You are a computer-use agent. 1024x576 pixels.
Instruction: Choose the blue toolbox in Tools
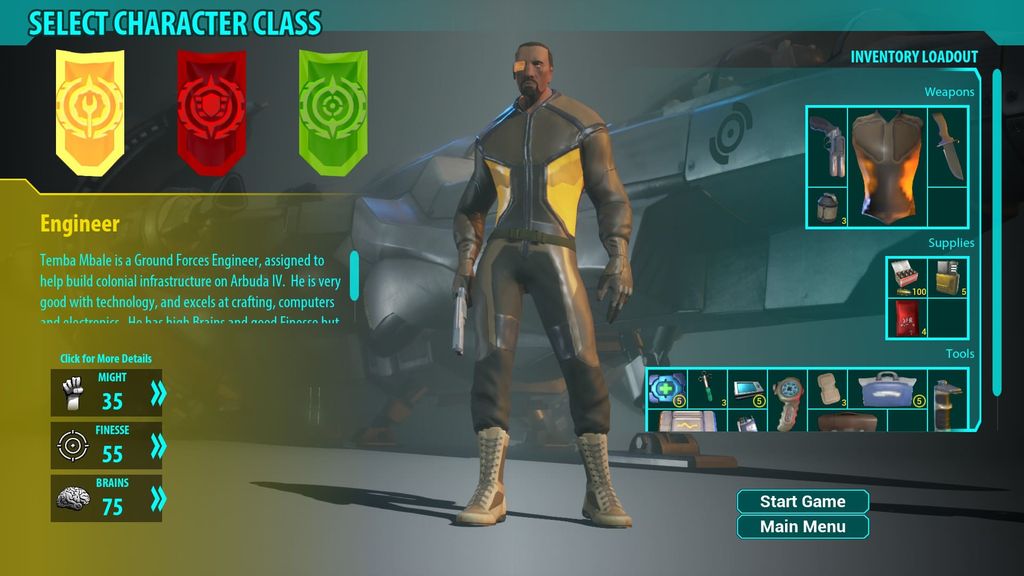point(886,388)
